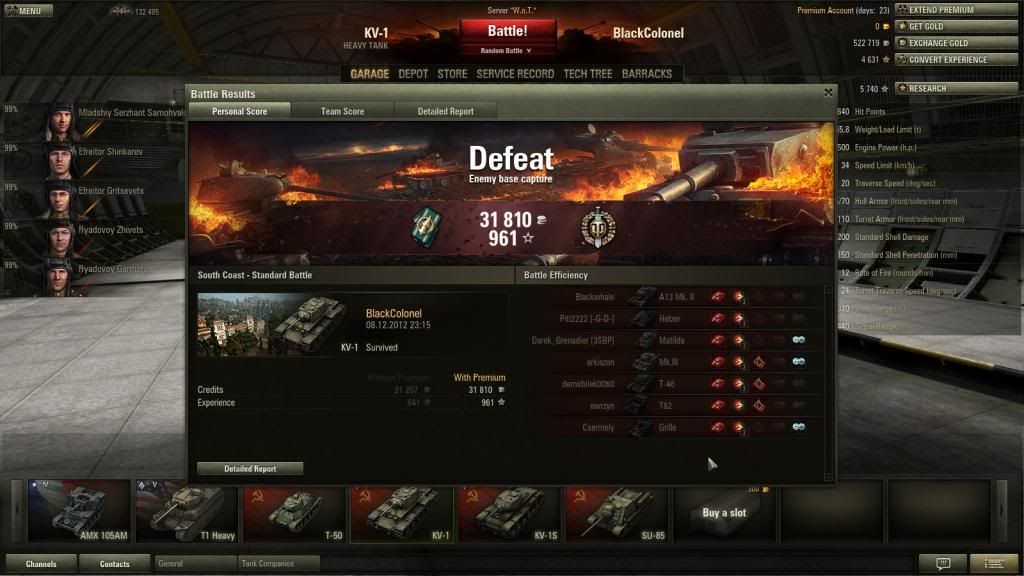Visit the Barracks section
This screenshot has width=1024, height=576.
coord(647,74)
